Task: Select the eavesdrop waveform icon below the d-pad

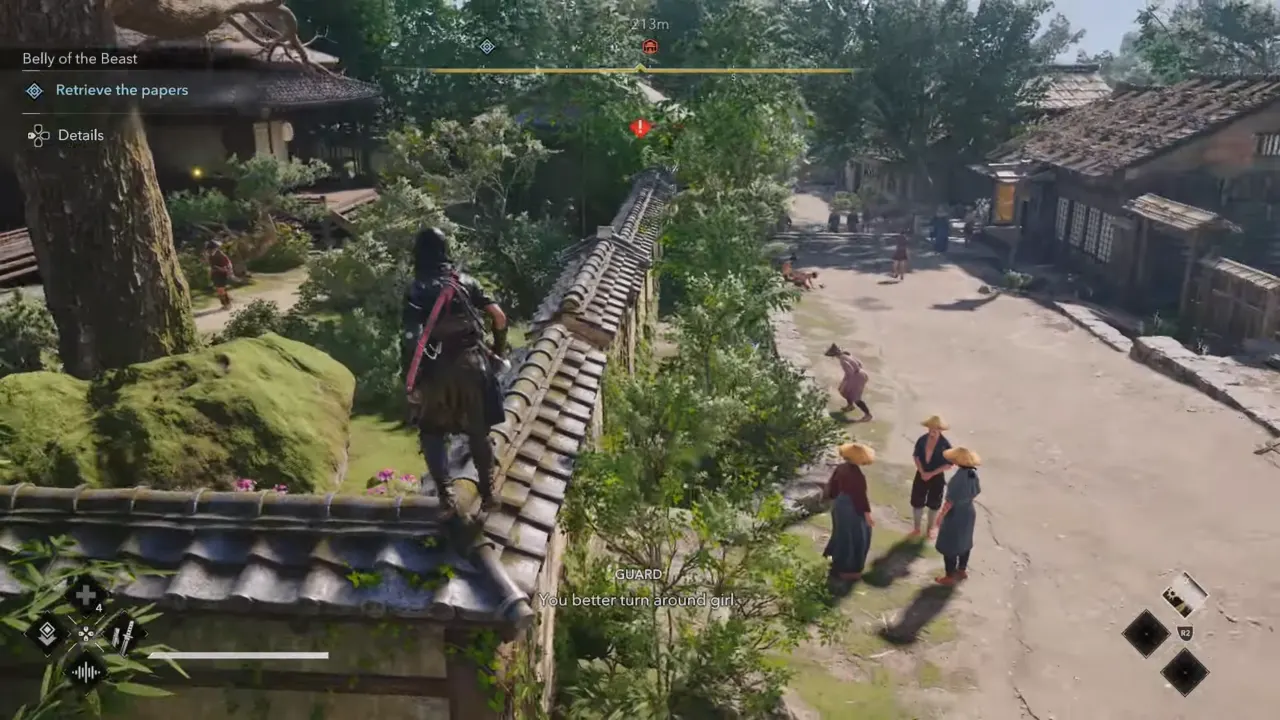Action: coord(85,670)
